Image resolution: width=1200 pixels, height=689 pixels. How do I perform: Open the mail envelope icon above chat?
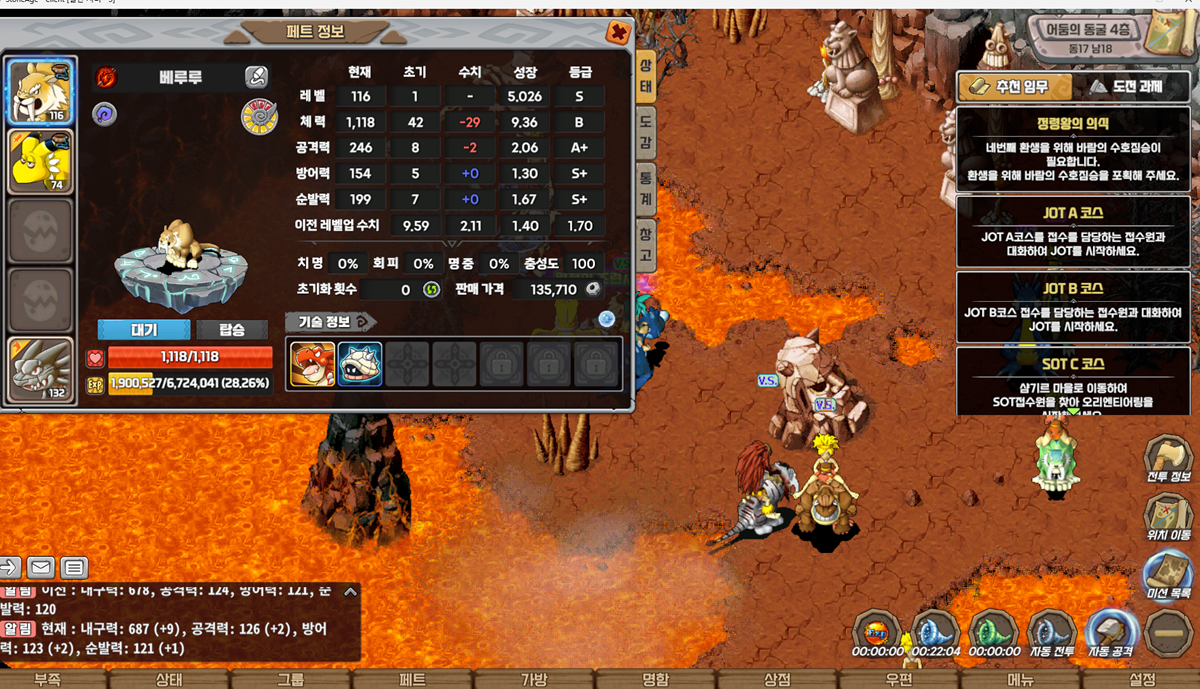[x=41, y=568]
